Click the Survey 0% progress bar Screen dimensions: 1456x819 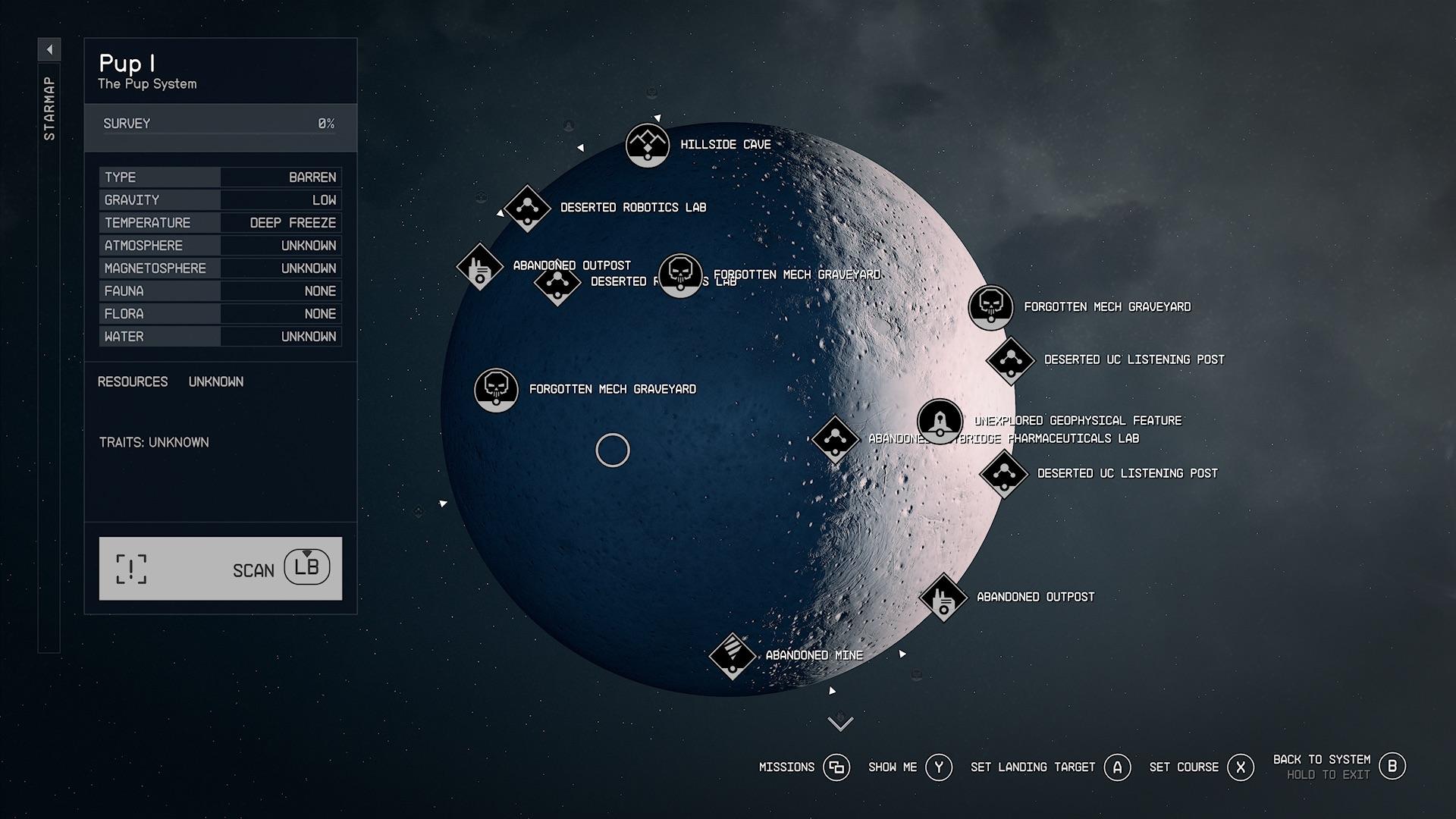[x=220, y=123]
